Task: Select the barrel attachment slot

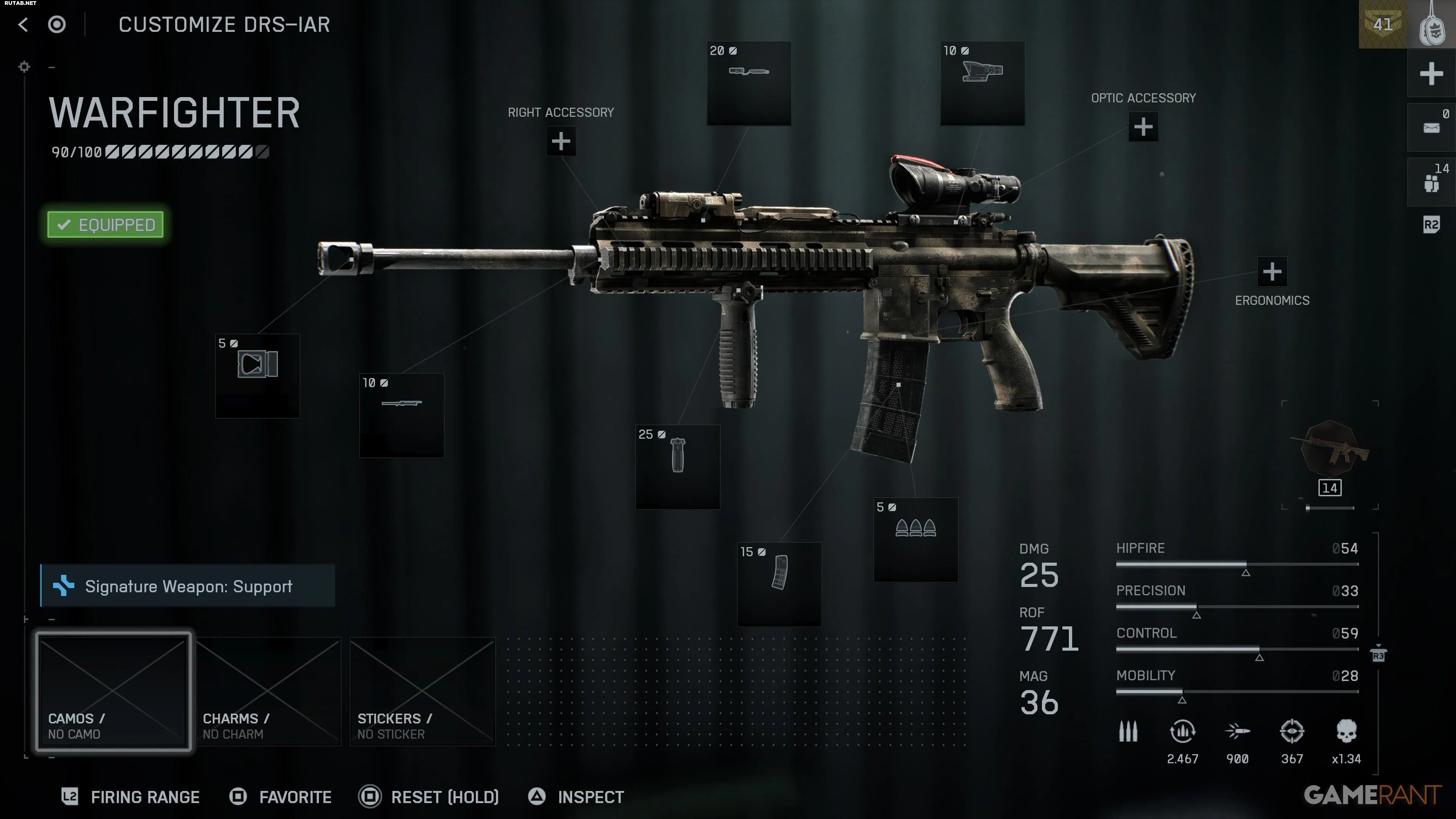Action: pos(401,415)
